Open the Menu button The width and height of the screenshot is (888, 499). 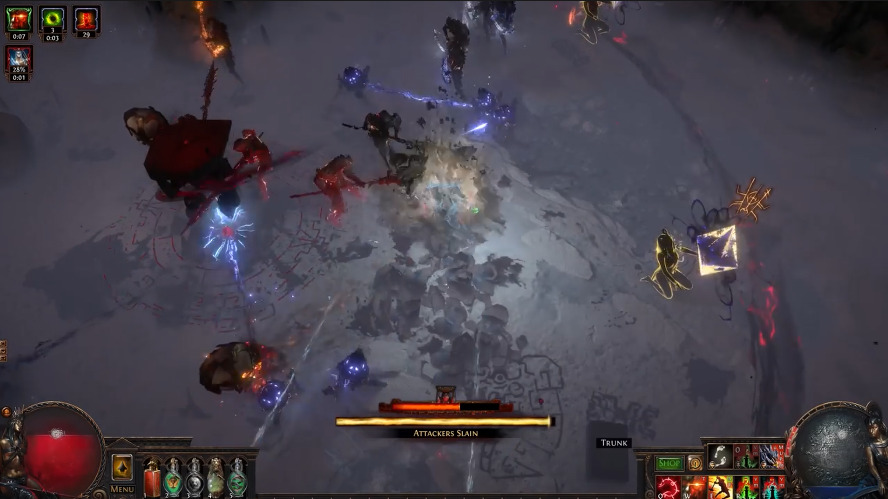pos(122,489)
